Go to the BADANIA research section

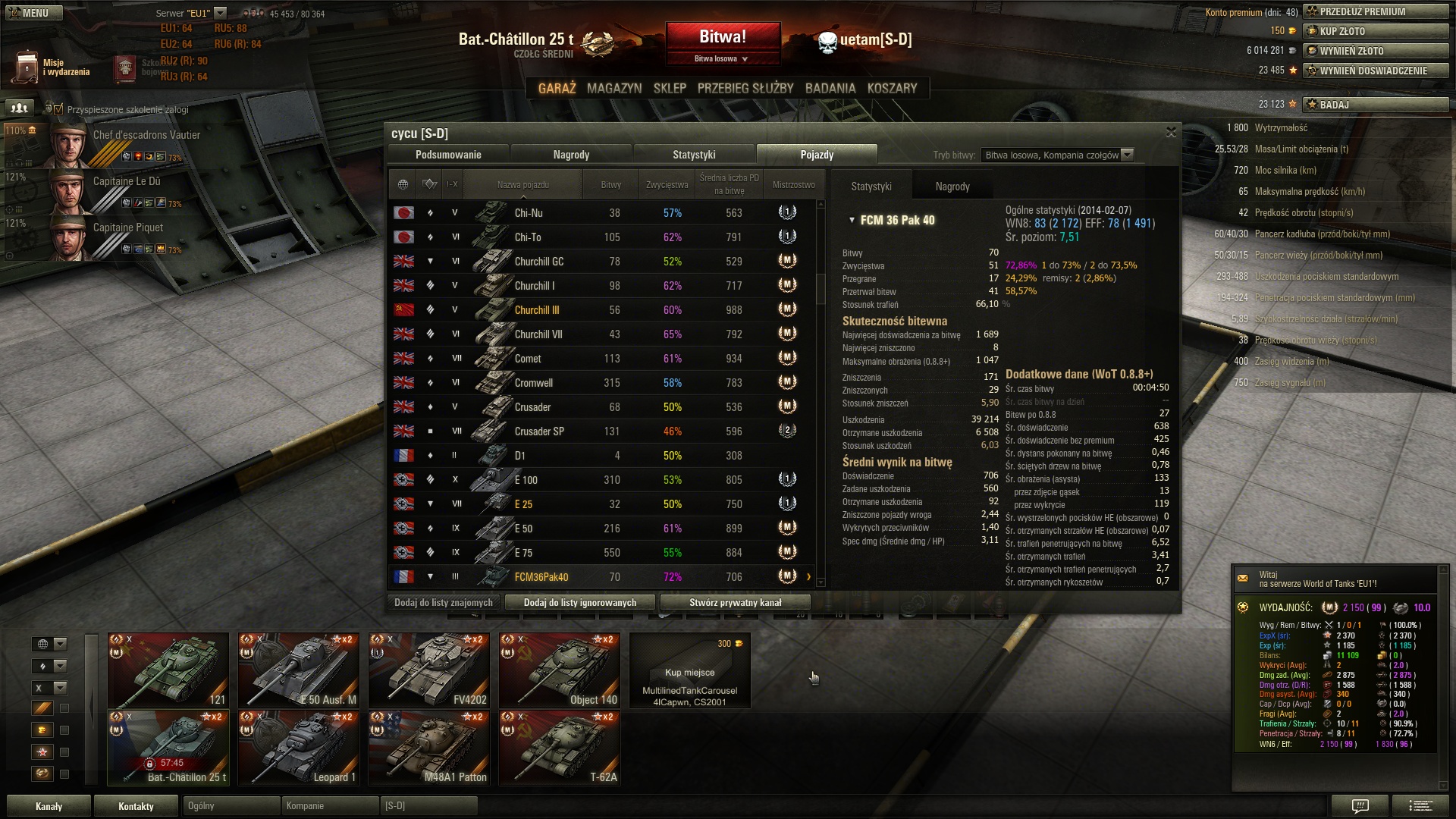830,89
